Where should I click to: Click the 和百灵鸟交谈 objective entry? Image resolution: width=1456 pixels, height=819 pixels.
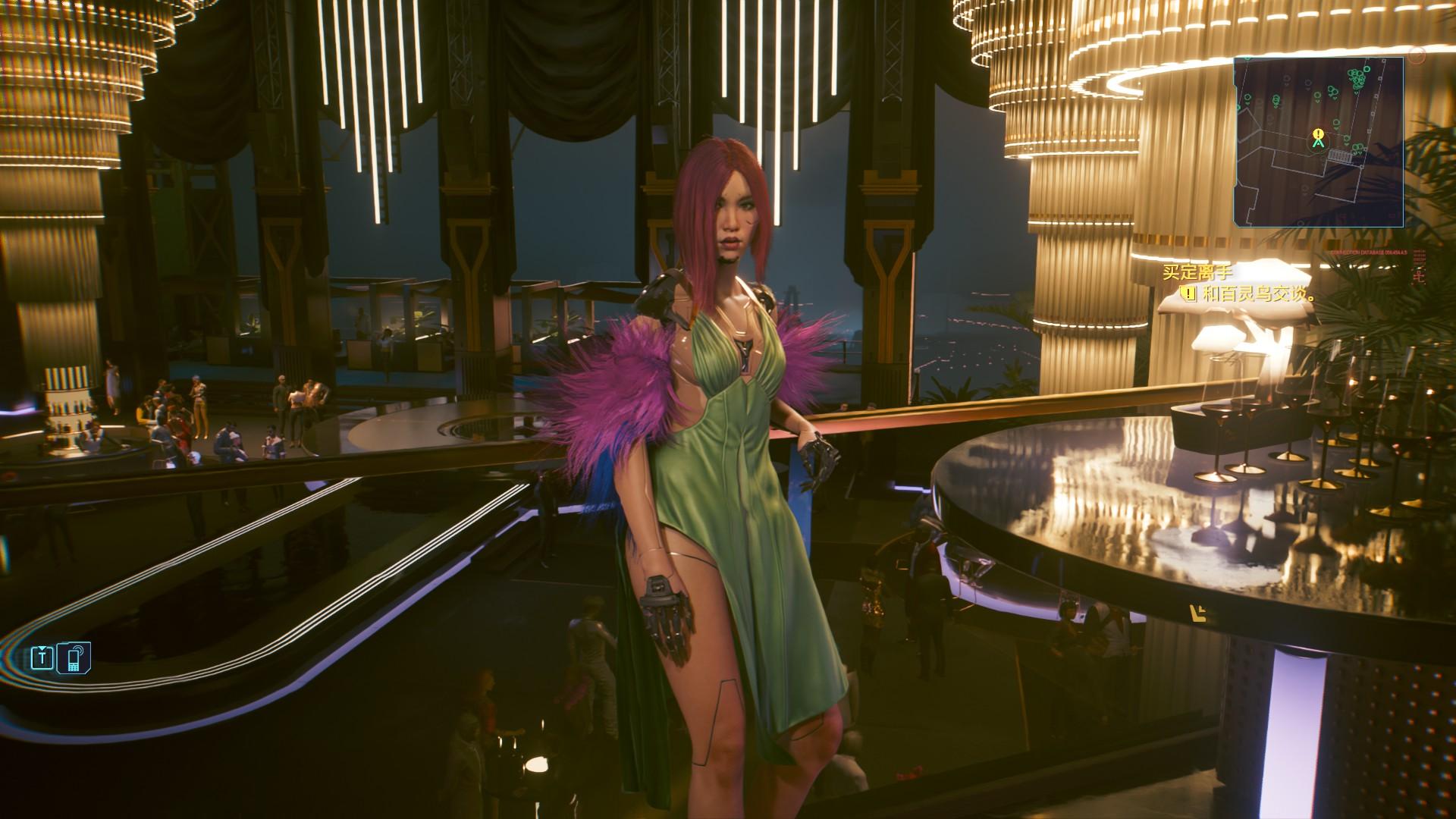1250,293
